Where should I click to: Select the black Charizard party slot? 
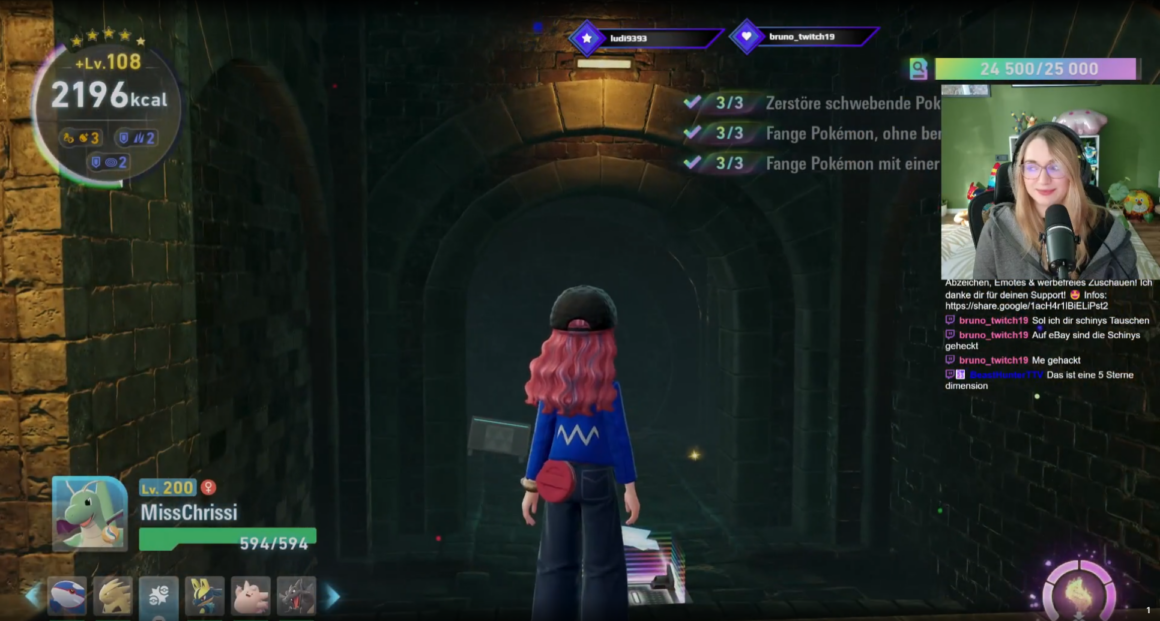[297, 596]
